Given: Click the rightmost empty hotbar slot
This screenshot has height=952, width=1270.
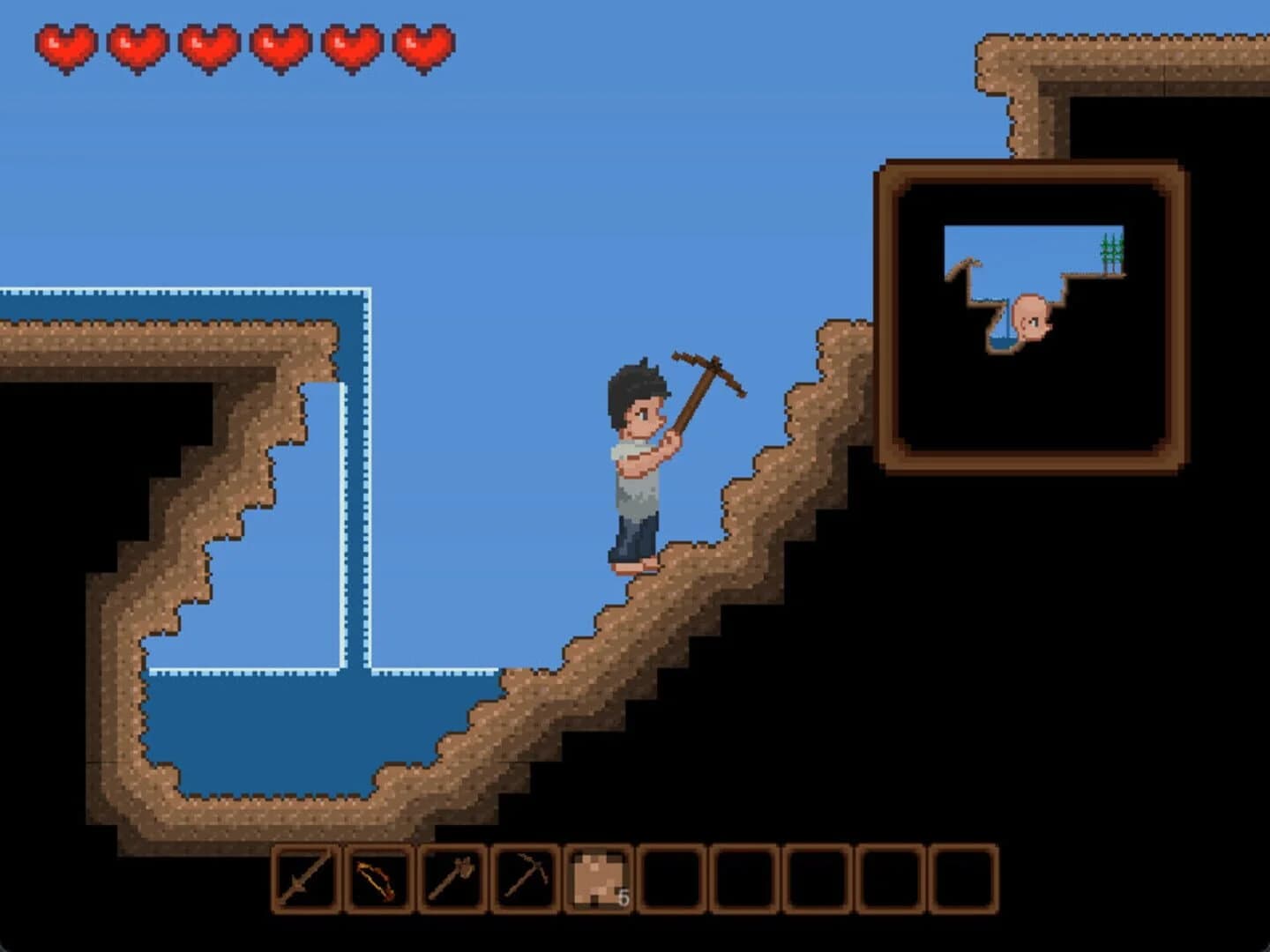Looking at the screenshot, I should [963, 877].
